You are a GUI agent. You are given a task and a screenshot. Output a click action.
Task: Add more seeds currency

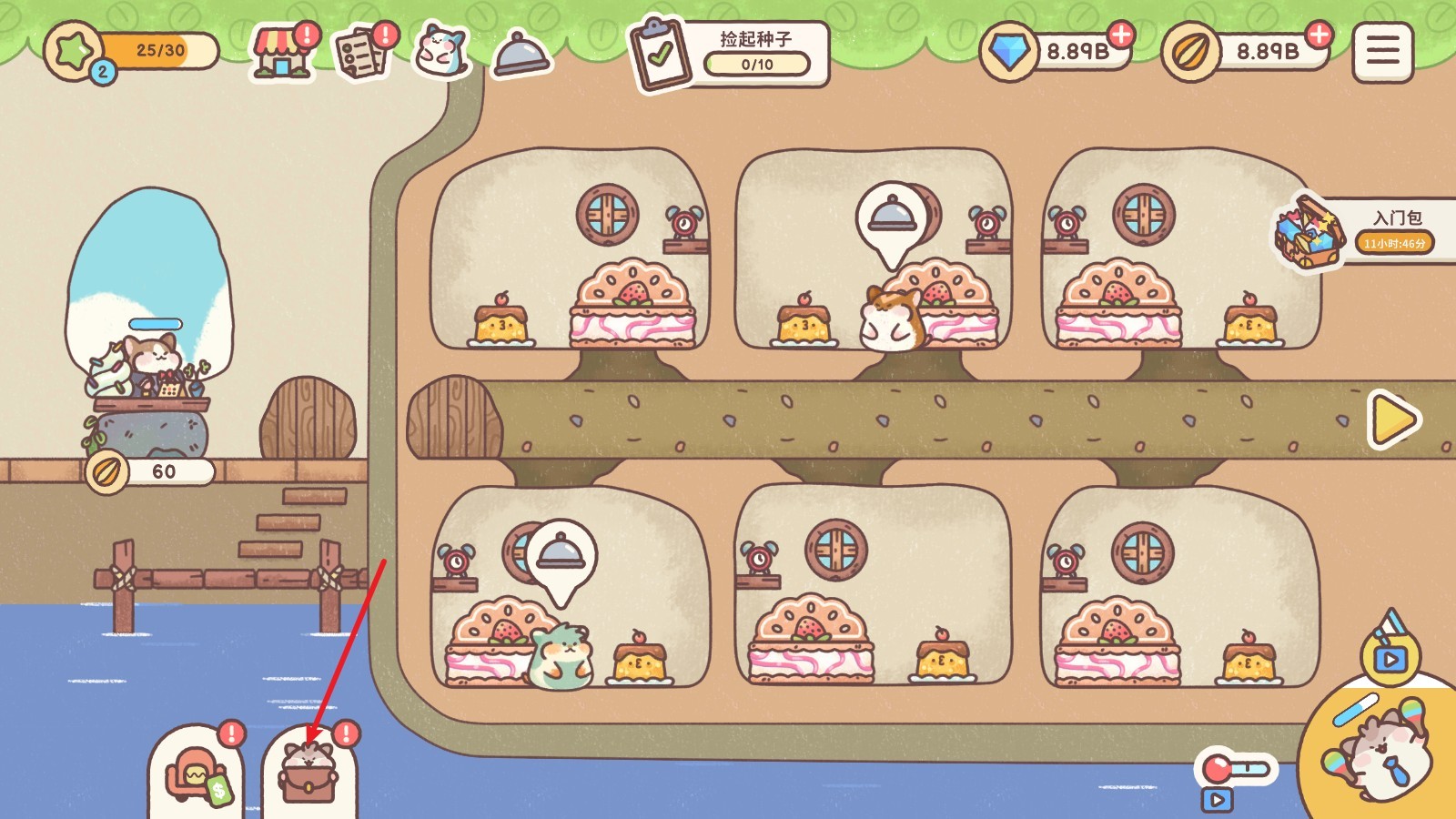point(1318,35)
